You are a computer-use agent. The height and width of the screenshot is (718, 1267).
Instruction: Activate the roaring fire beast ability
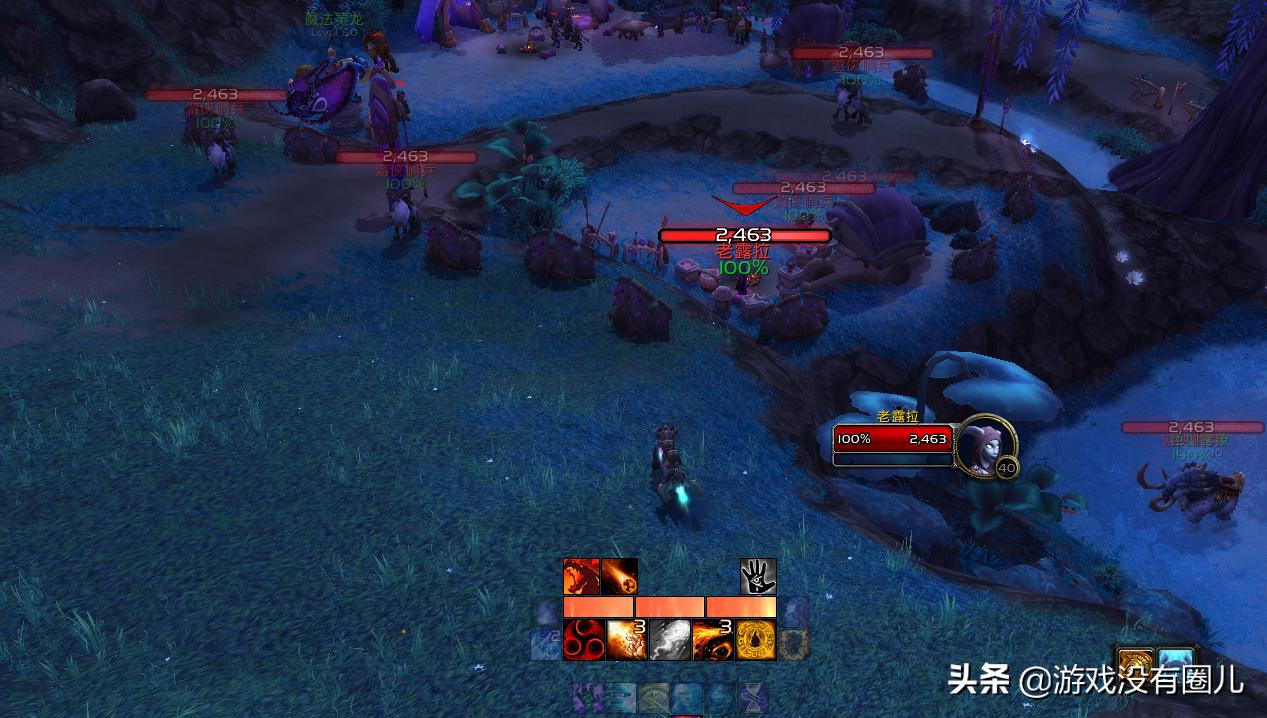581,577
